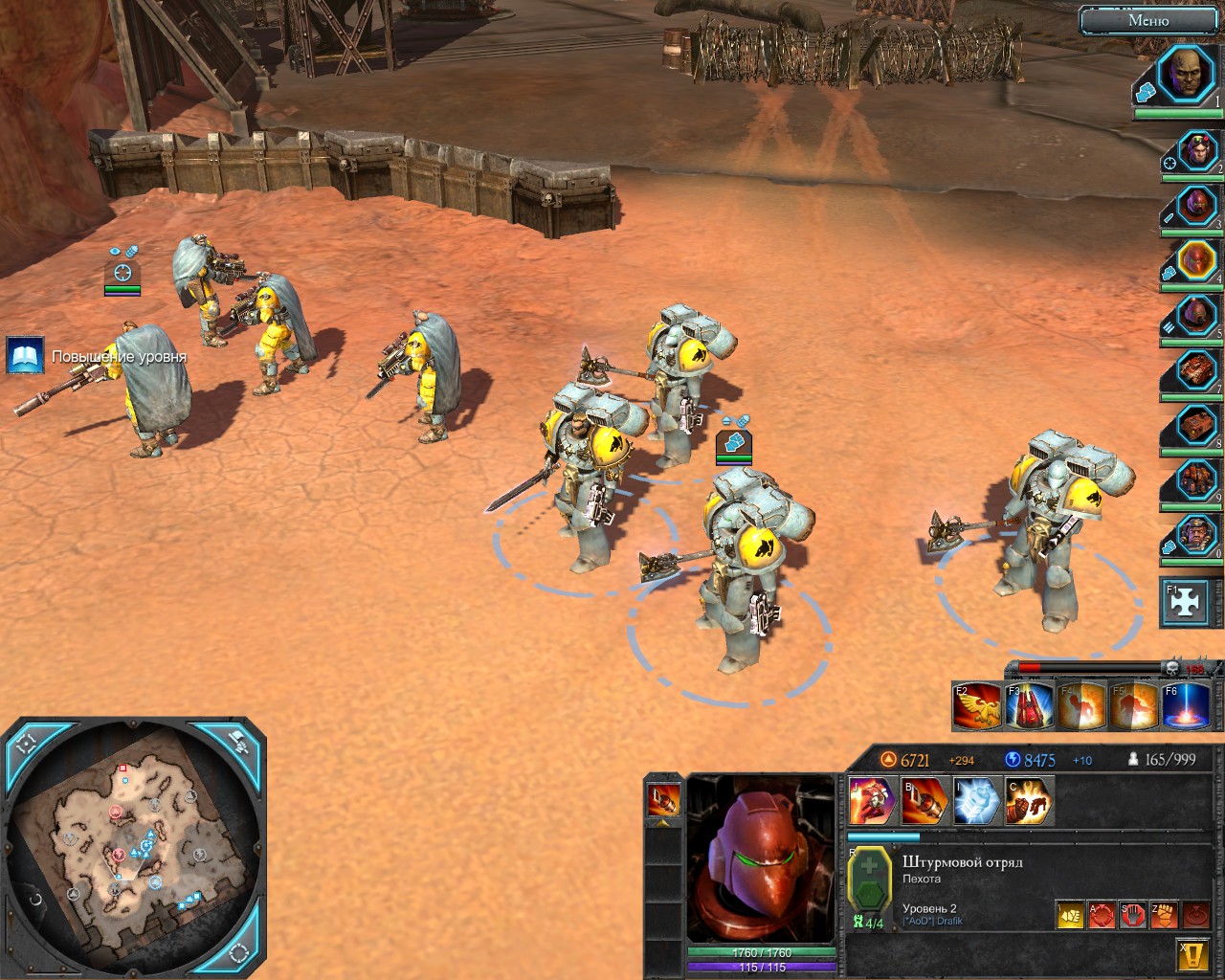Use the glowing blue fist ability
Image resolution: width=1225 pixels, height=980 pixels.
977,800
